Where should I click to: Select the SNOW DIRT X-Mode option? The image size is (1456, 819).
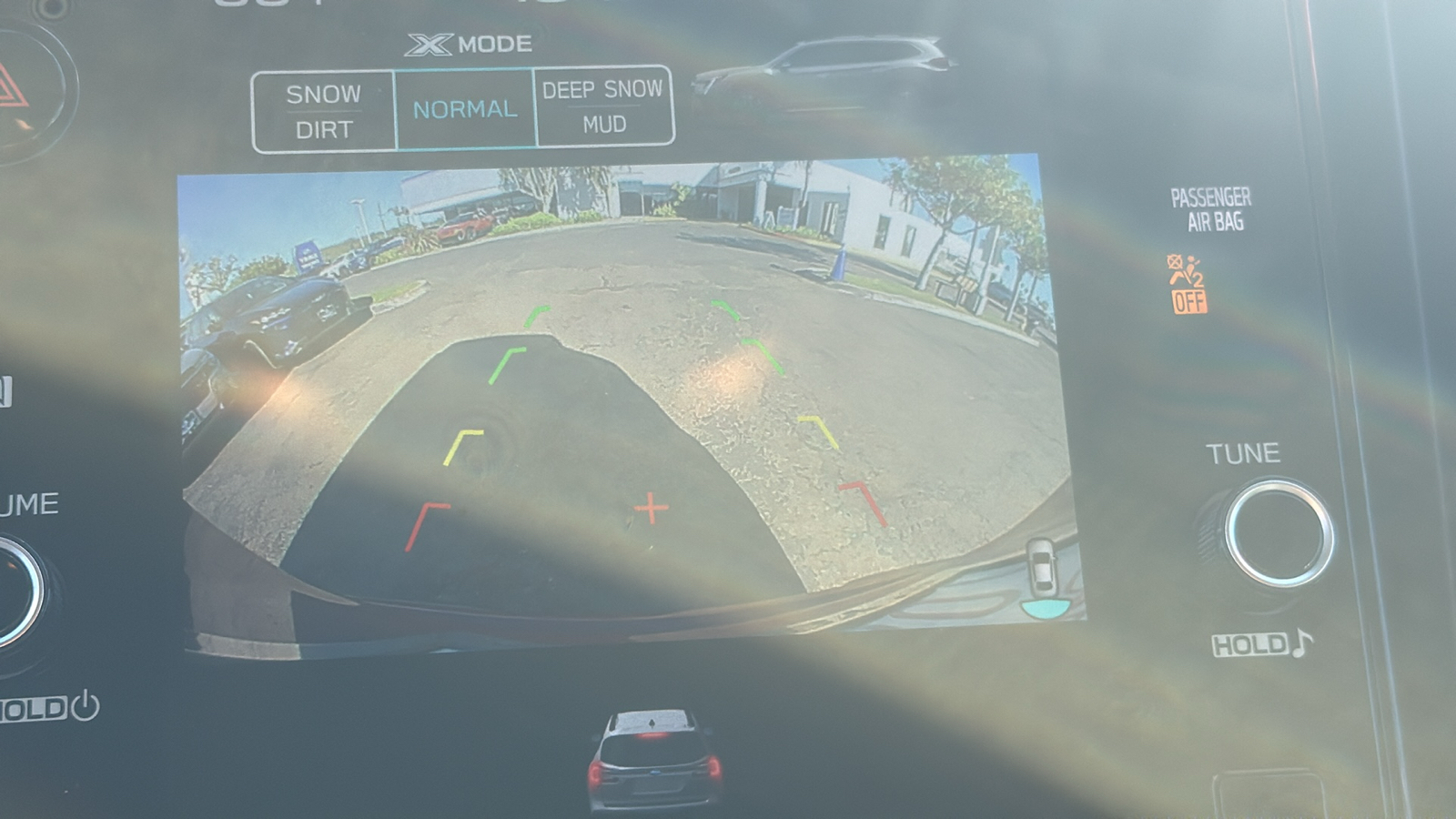coord(324,112)
